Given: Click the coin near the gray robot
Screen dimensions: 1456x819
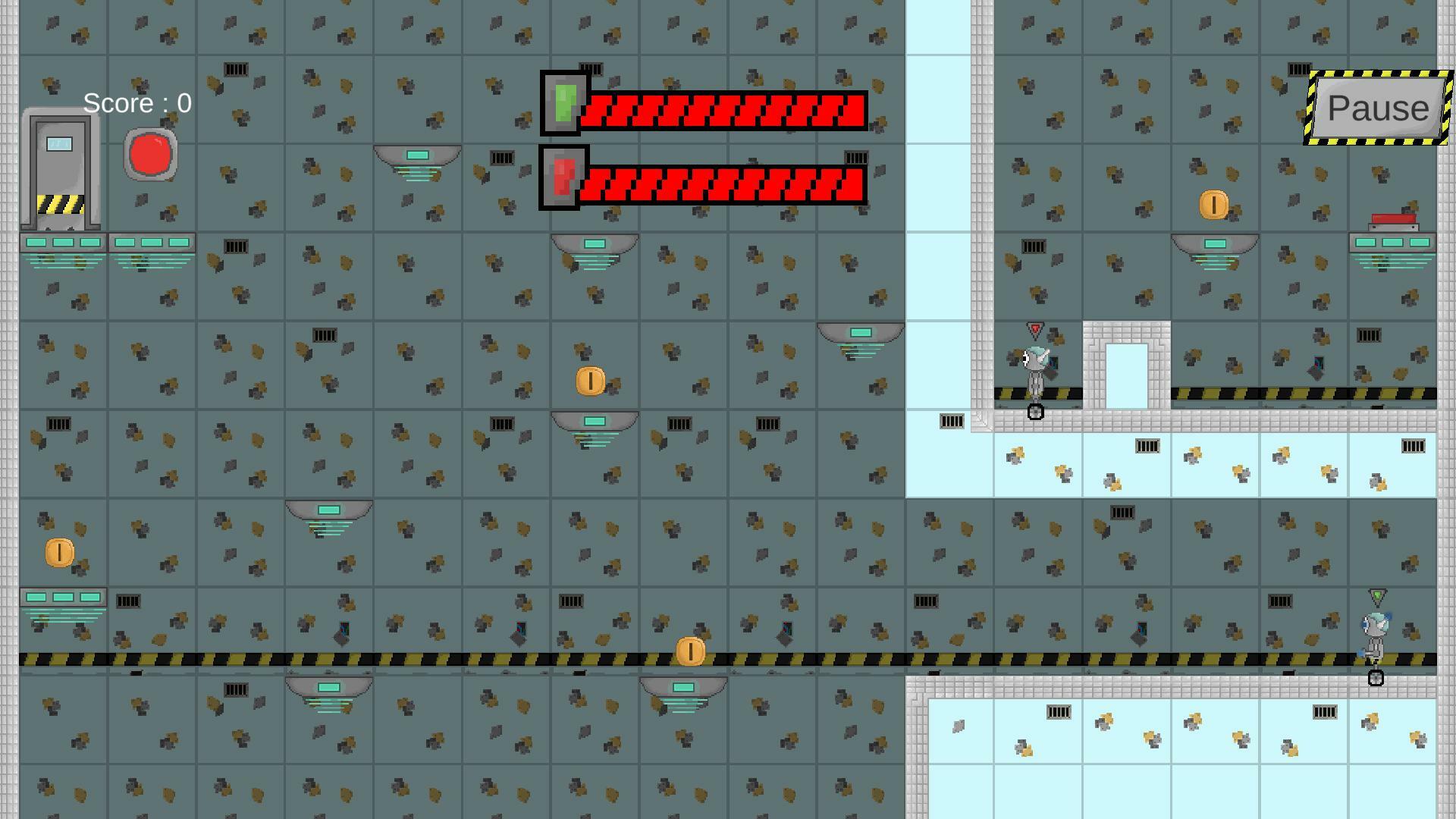Looking at the screenshot, I should click(x=1213, y=203).
